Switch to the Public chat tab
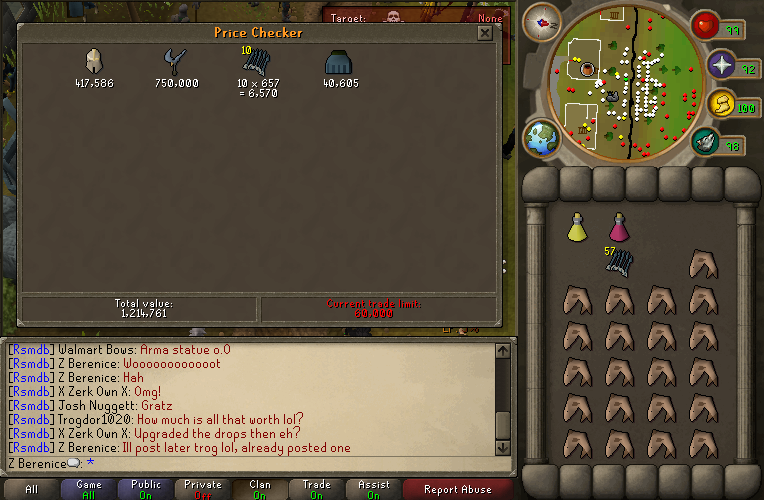Image resolution: width=764 pixels, height=500 pixels. [x=146, y=489]
